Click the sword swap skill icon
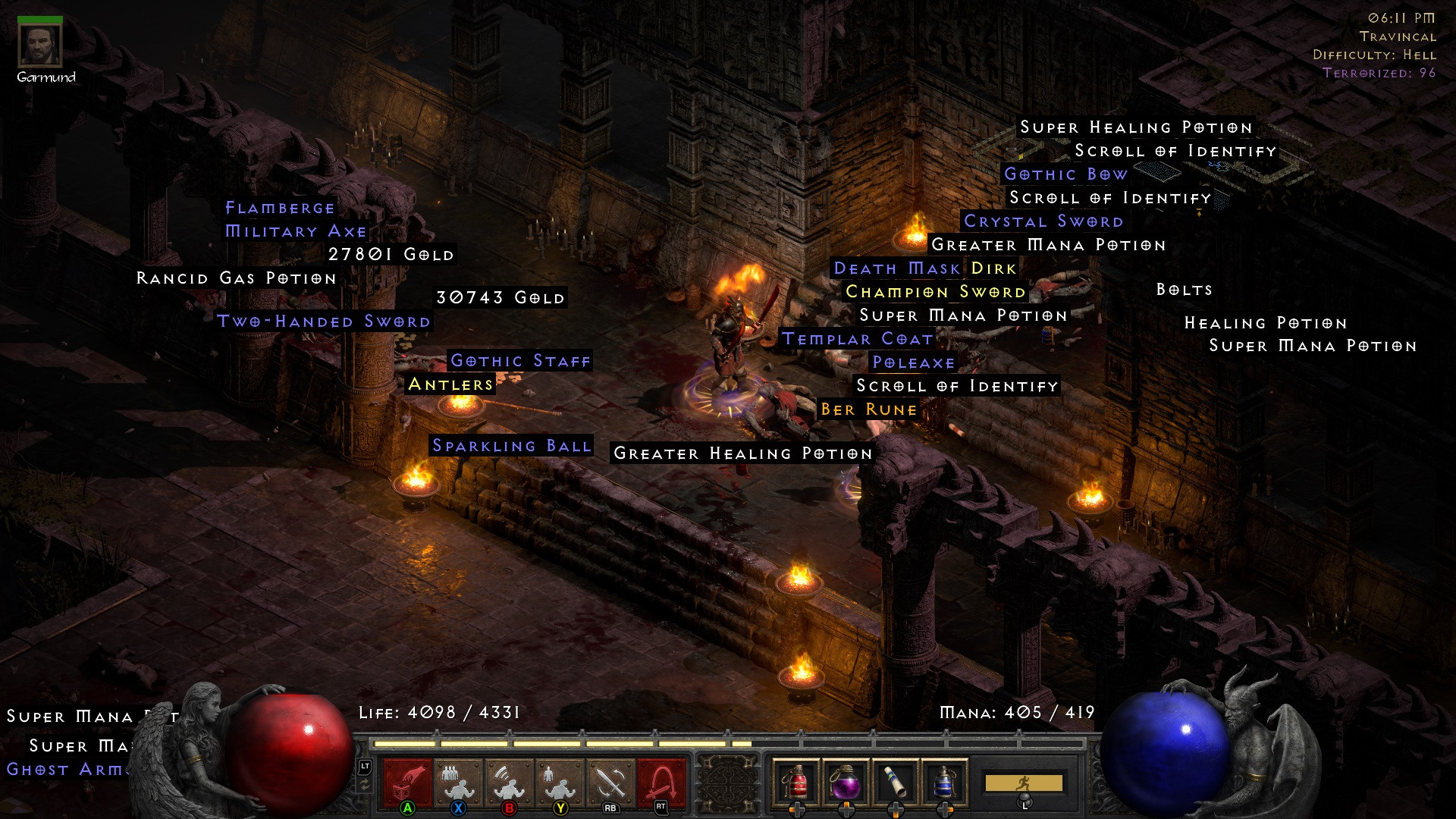 click(x=610, y=781)
